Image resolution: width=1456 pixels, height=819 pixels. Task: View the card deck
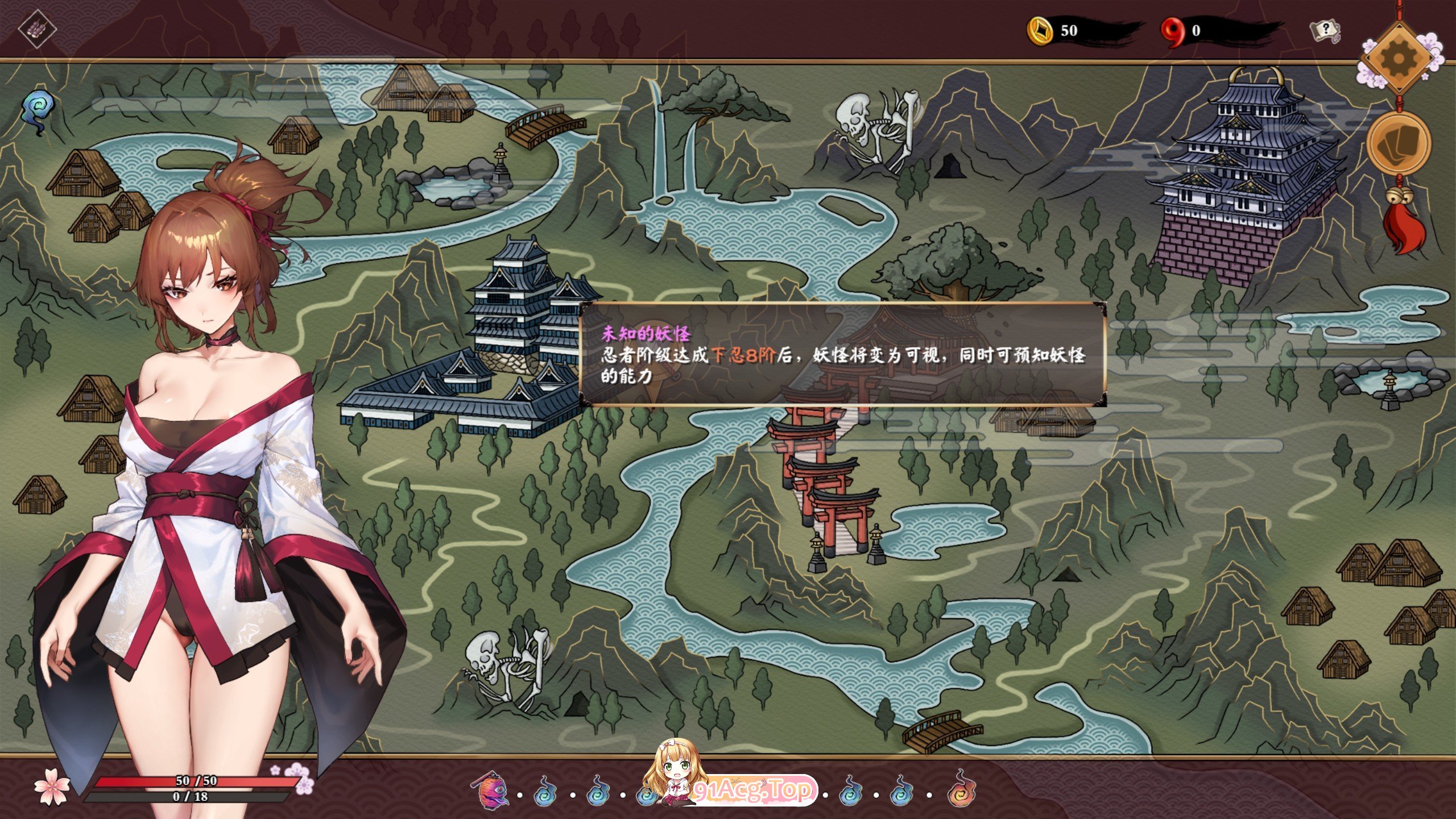[x=1399, y=142]
